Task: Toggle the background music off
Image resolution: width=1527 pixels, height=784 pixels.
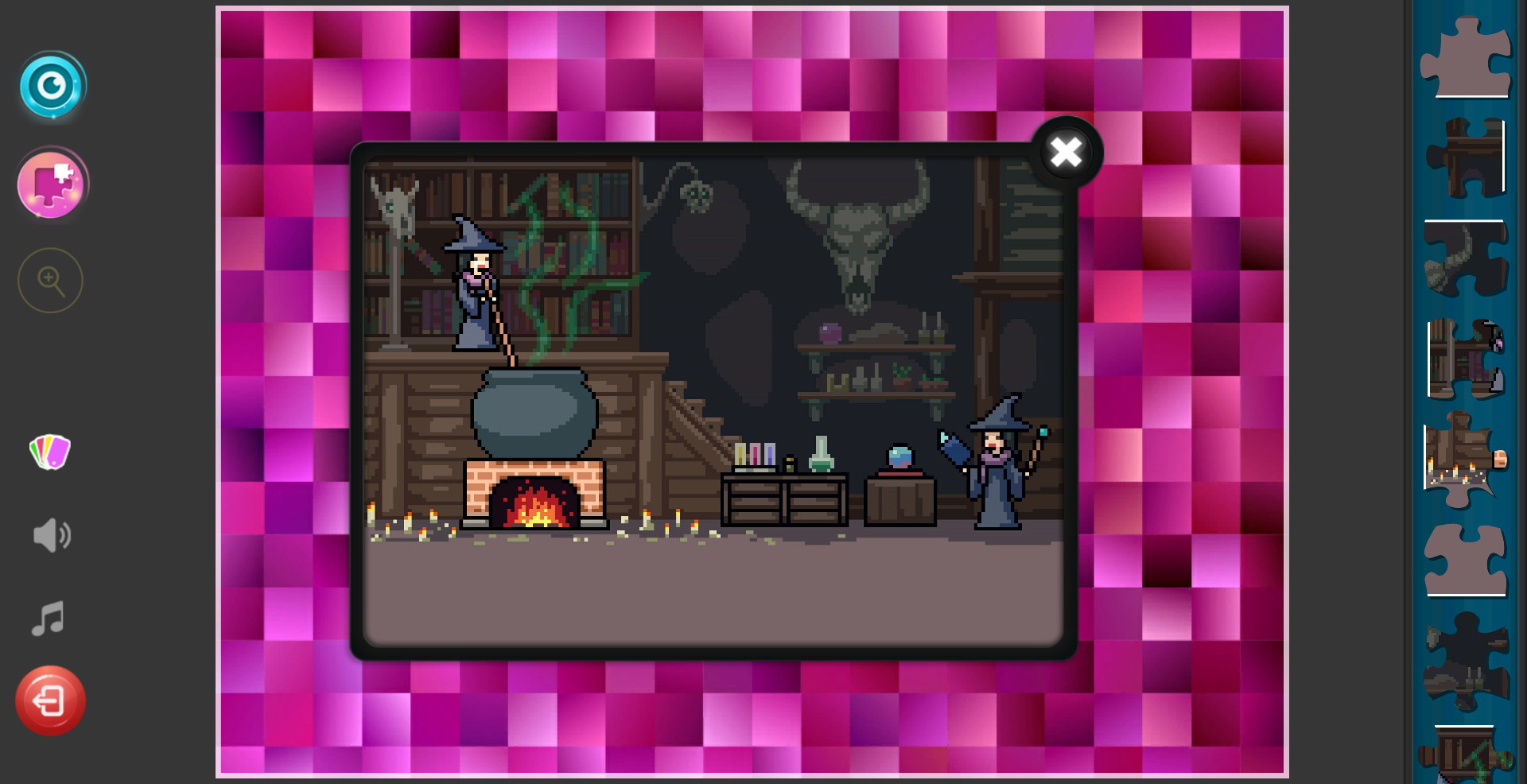Action: (x=48, y=618)
